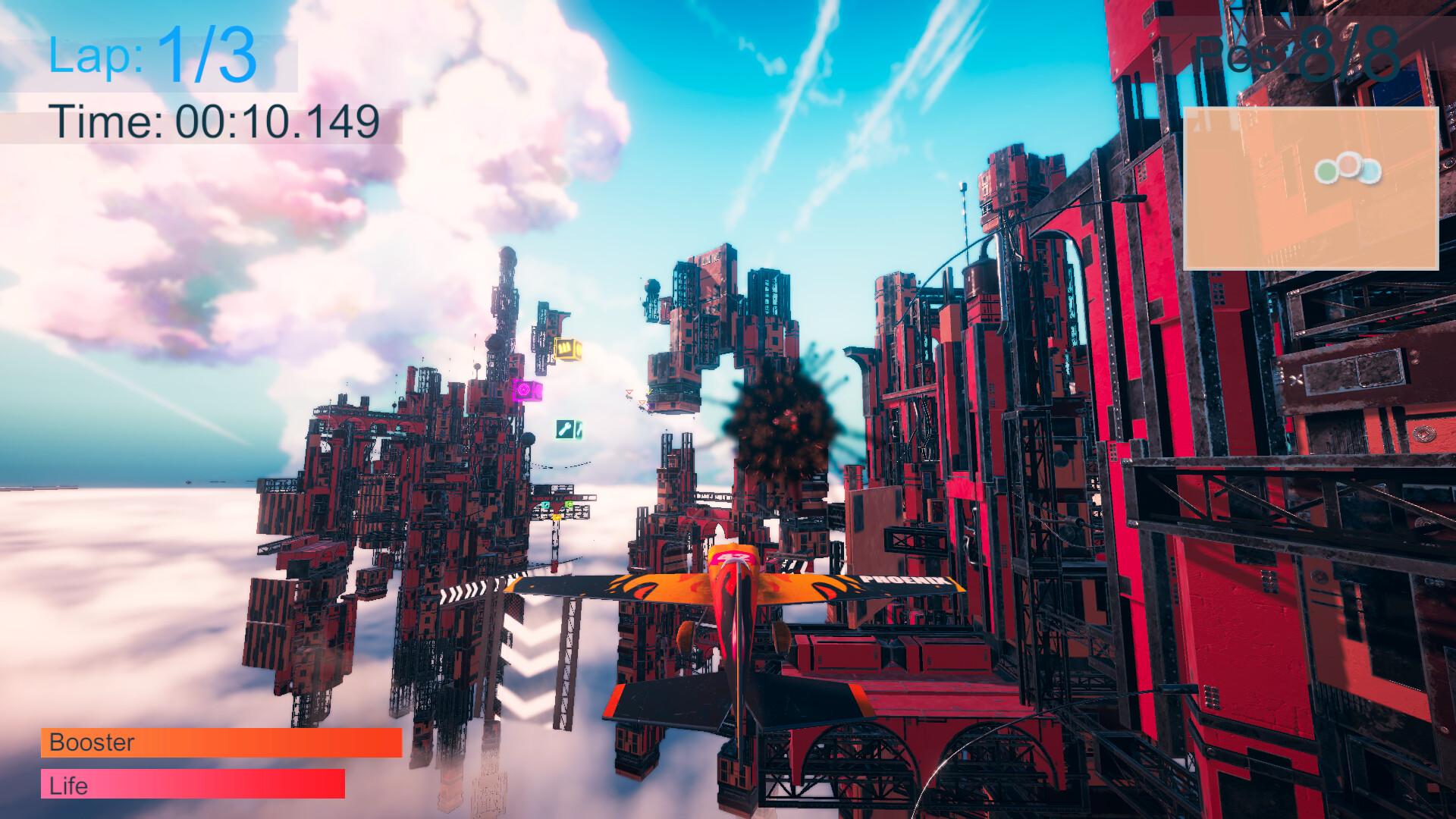Select the orange dot inside the minimap

pos(1348,165)
